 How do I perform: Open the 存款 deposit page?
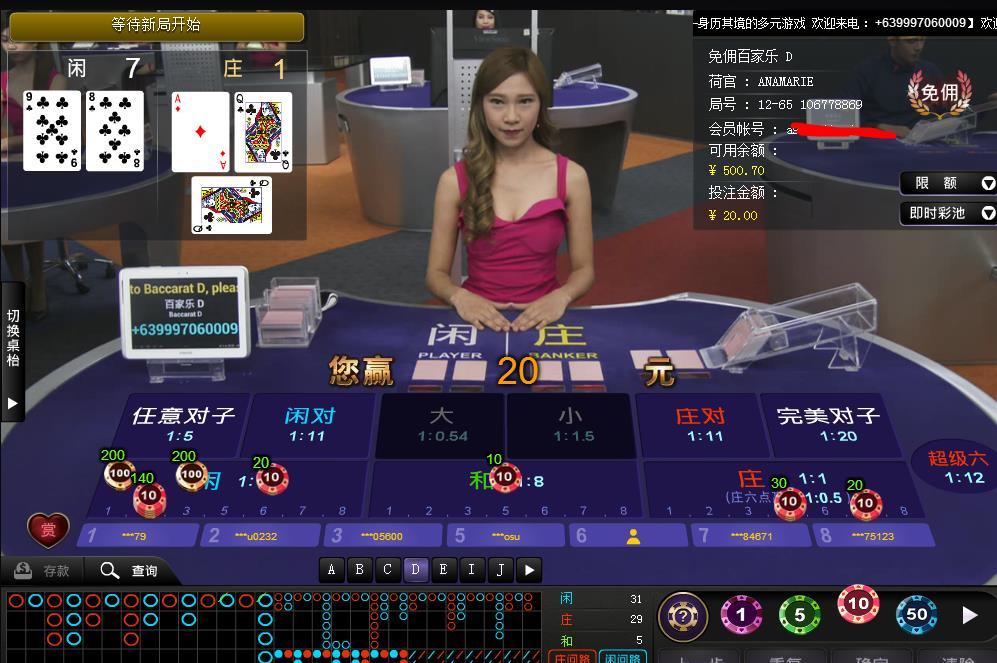coord(43,571)
